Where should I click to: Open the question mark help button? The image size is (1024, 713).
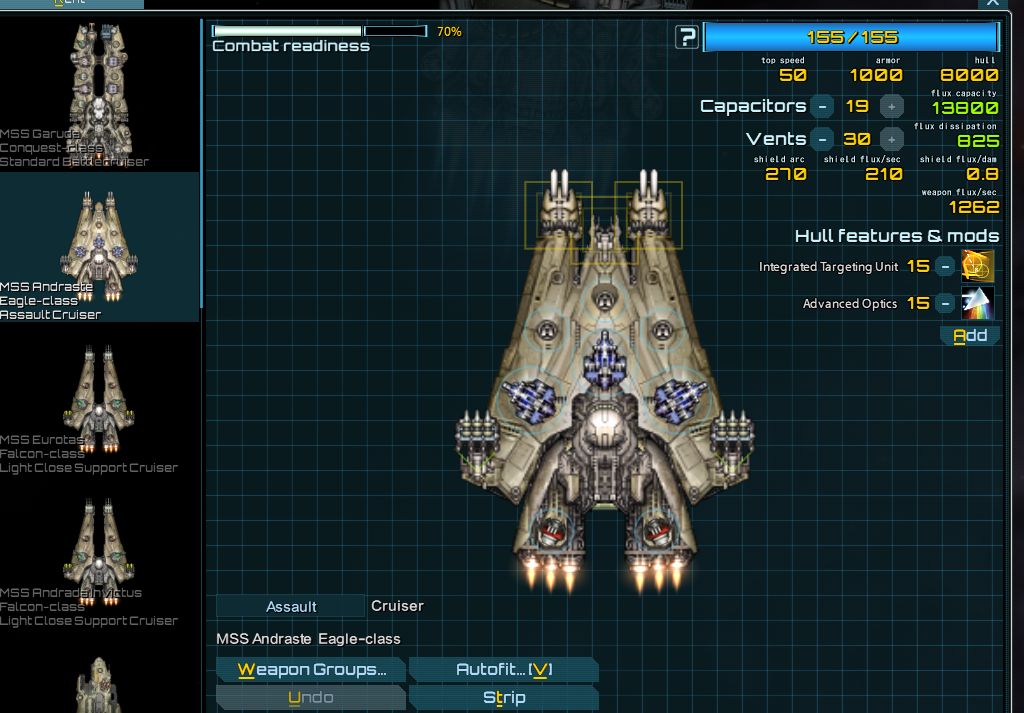click(x=687, y=38)
